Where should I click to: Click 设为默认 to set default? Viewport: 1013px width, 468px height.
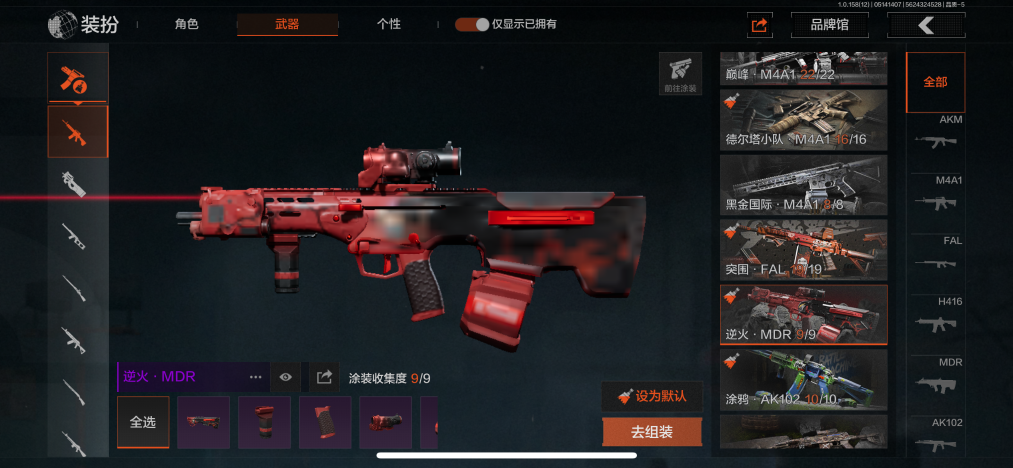[x=652, y=396]
